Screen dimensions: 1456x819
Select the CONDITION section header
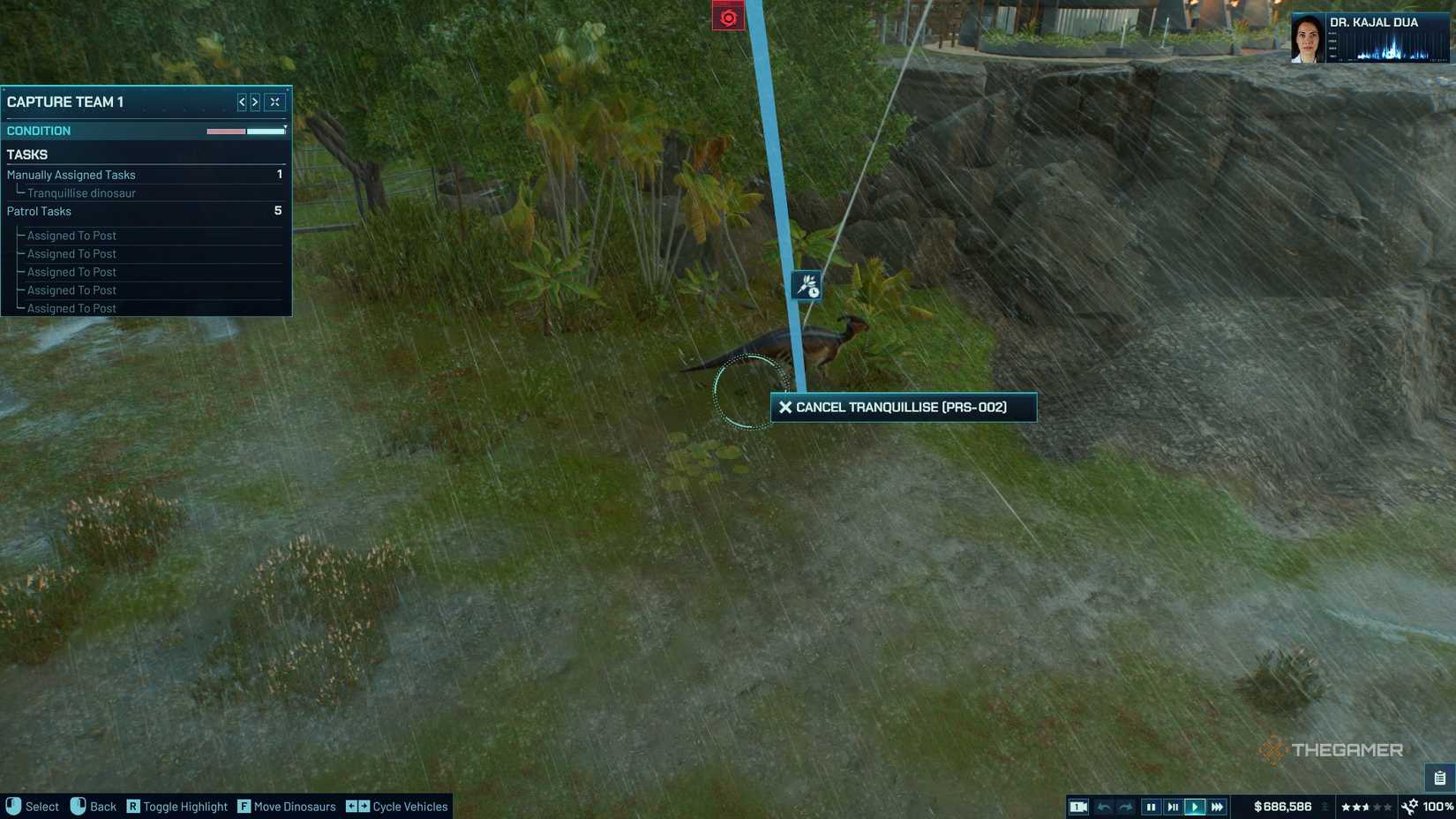pos(39,130)
